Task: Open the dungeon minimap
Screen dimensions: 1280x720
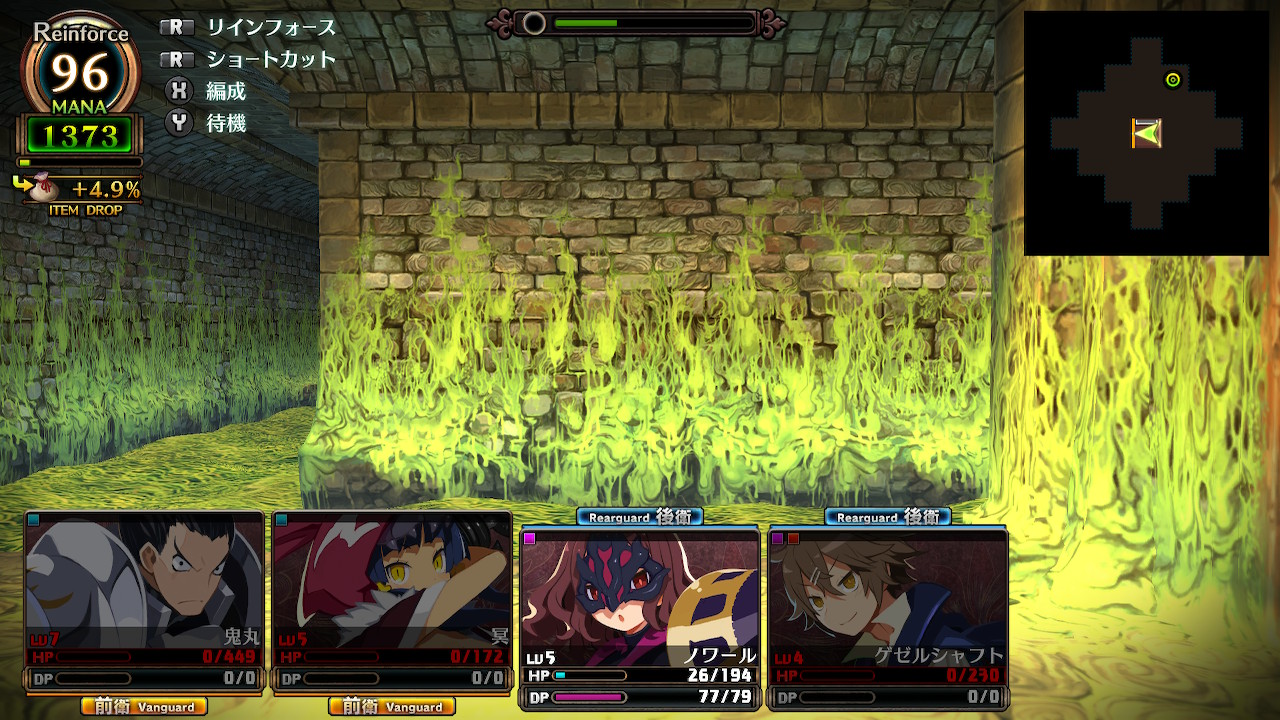Action: click(x=1146, y=133)
